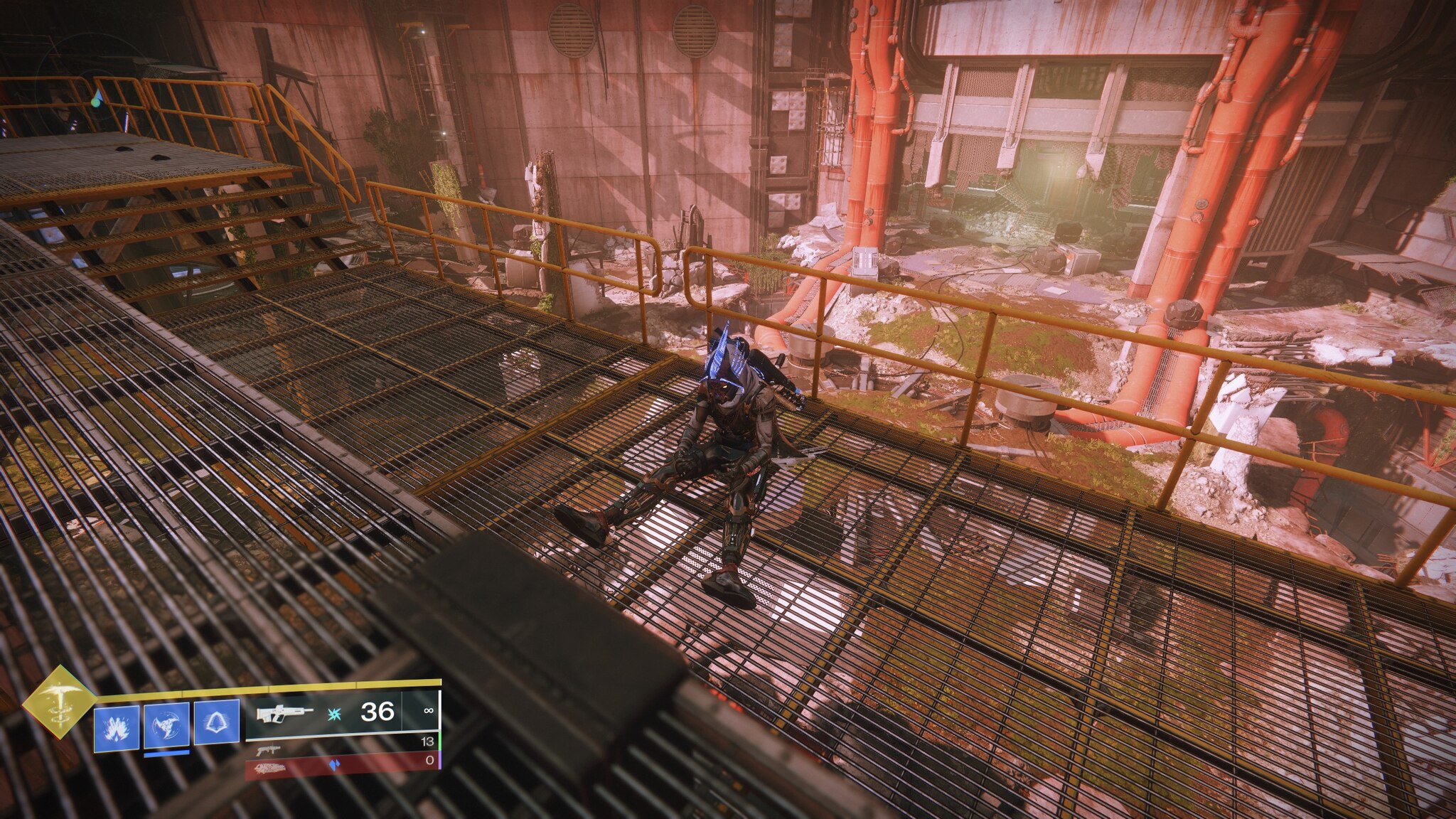Select the burst-shaped grenade ability icon
Image resolution: width=1456 pixels, height=819 pixels.
tap(117, 724)
